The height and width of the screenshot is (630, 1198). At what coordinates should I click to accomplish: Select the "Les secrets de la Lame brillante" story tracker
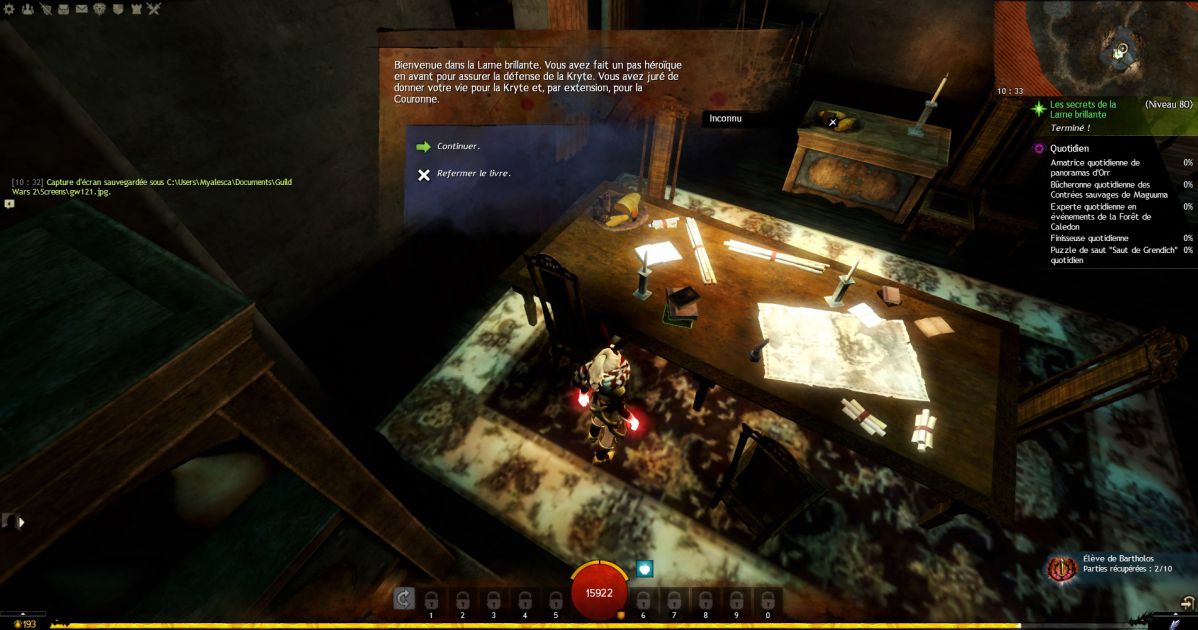[1082, 109]
